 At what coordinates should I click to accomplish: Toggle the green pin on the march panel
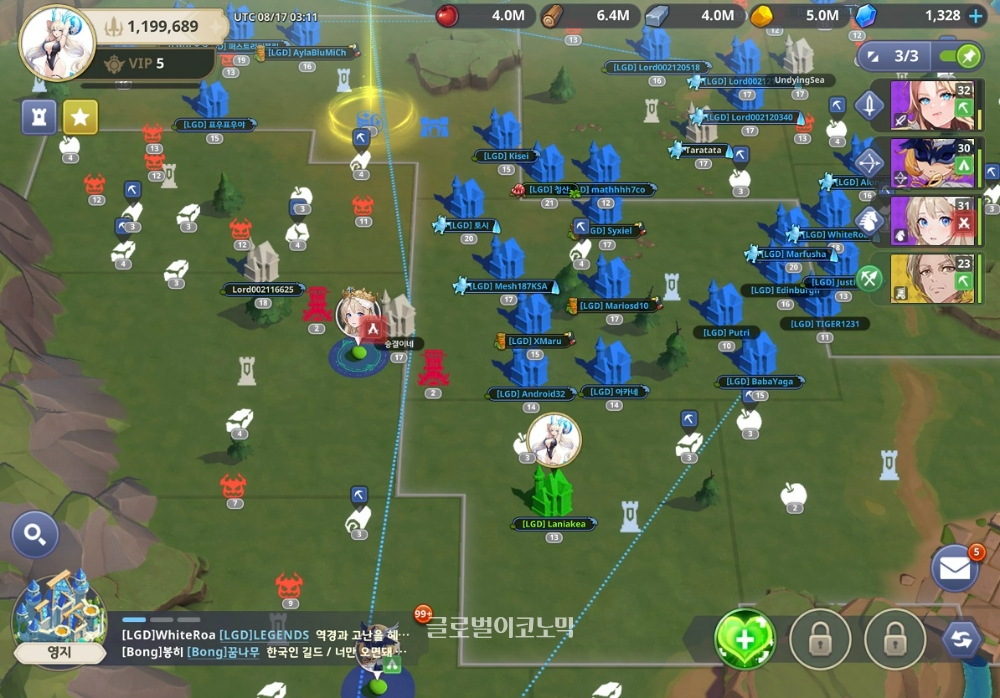point(968,56)
